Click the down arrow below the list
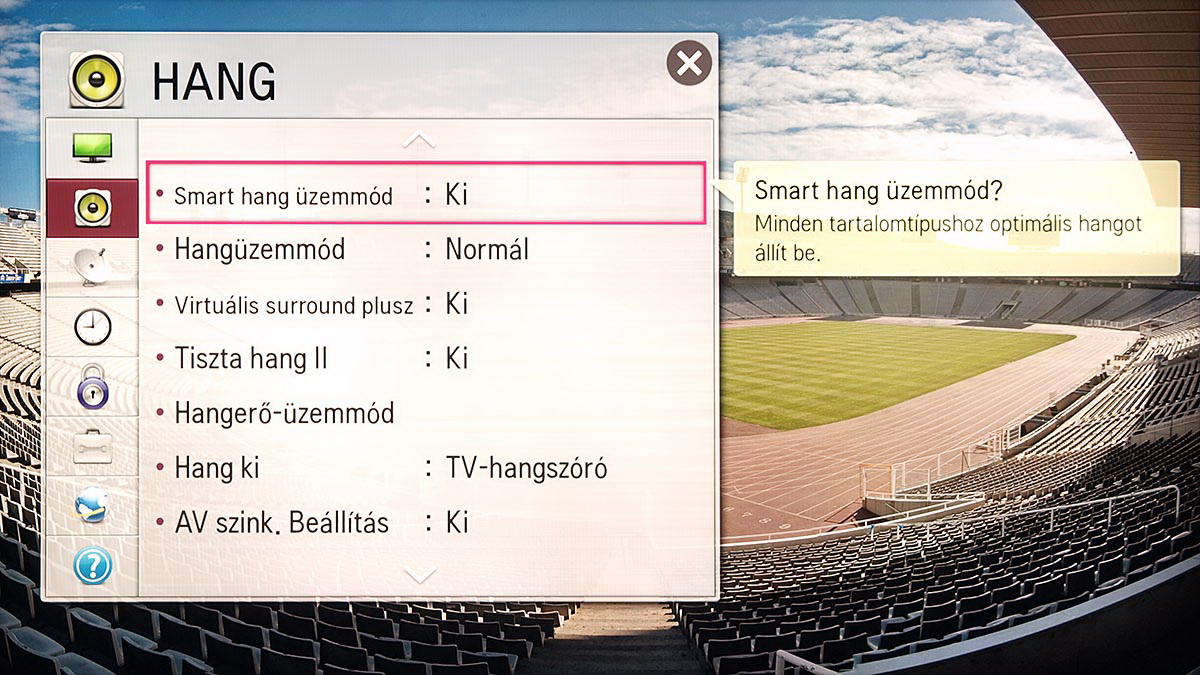The width and height of the screenshot is (1200, 675). 421,574
